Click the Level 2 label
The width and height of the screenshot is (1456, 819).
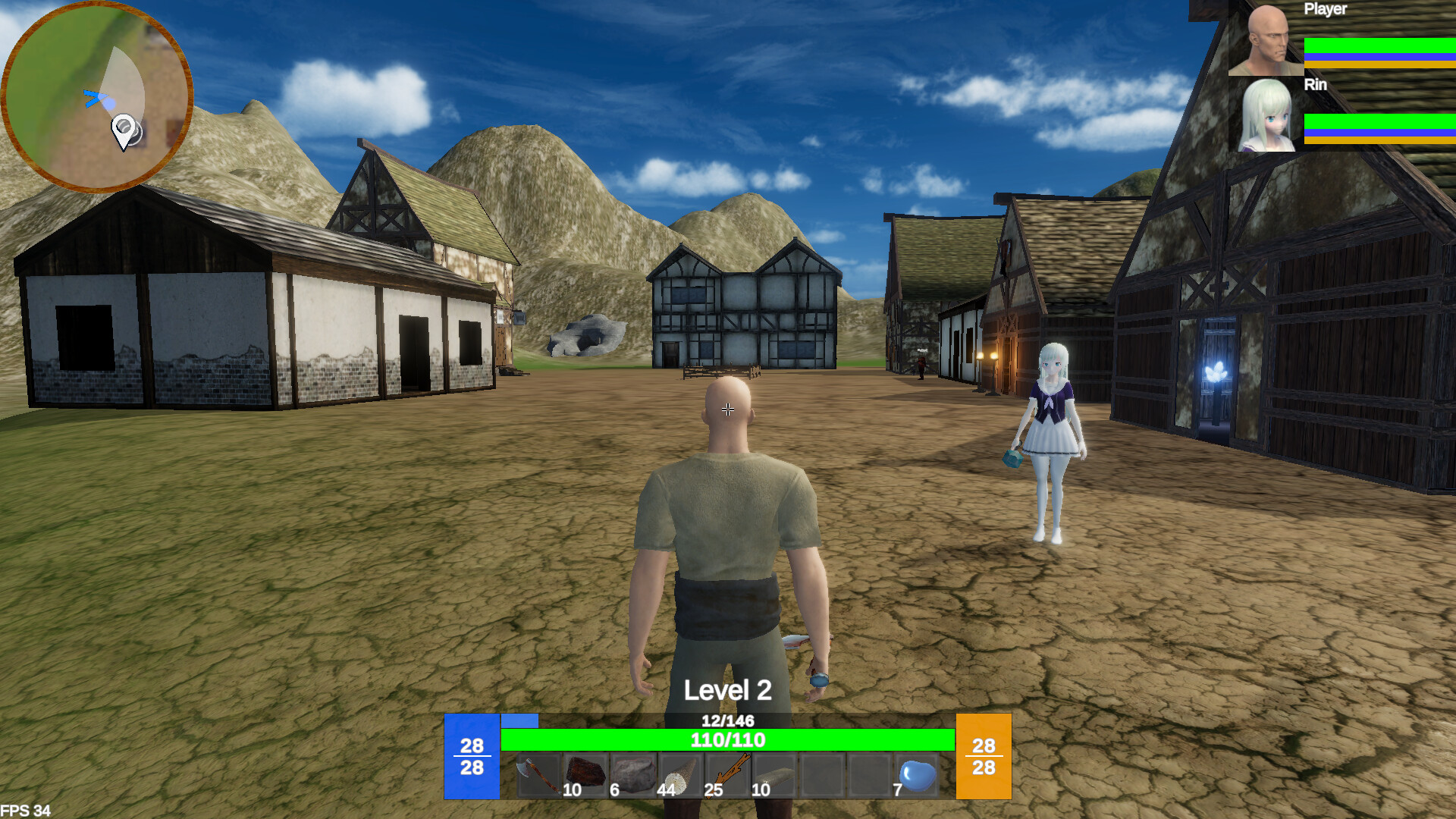click(x=726, y=690)
